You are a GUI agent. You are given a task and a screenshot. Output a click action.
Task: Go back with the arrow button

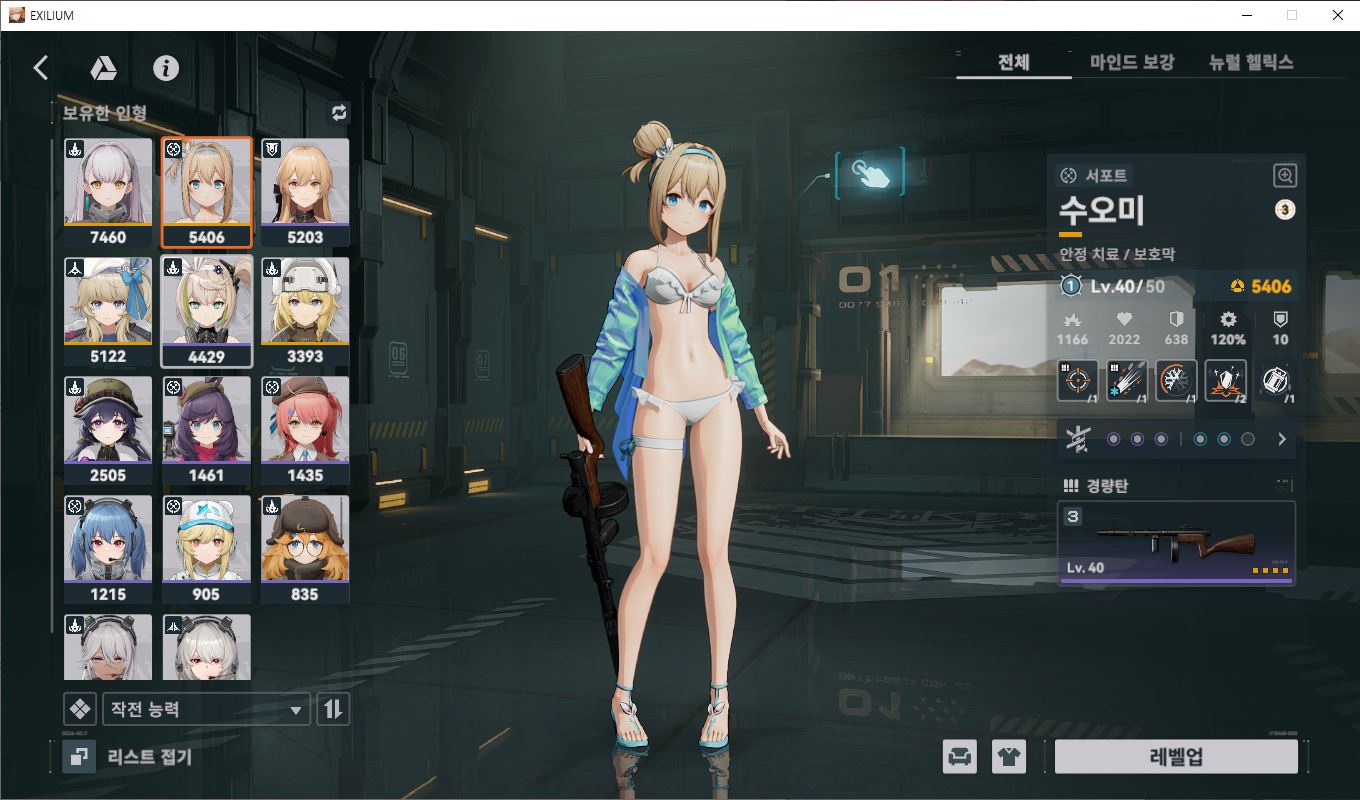41,68
